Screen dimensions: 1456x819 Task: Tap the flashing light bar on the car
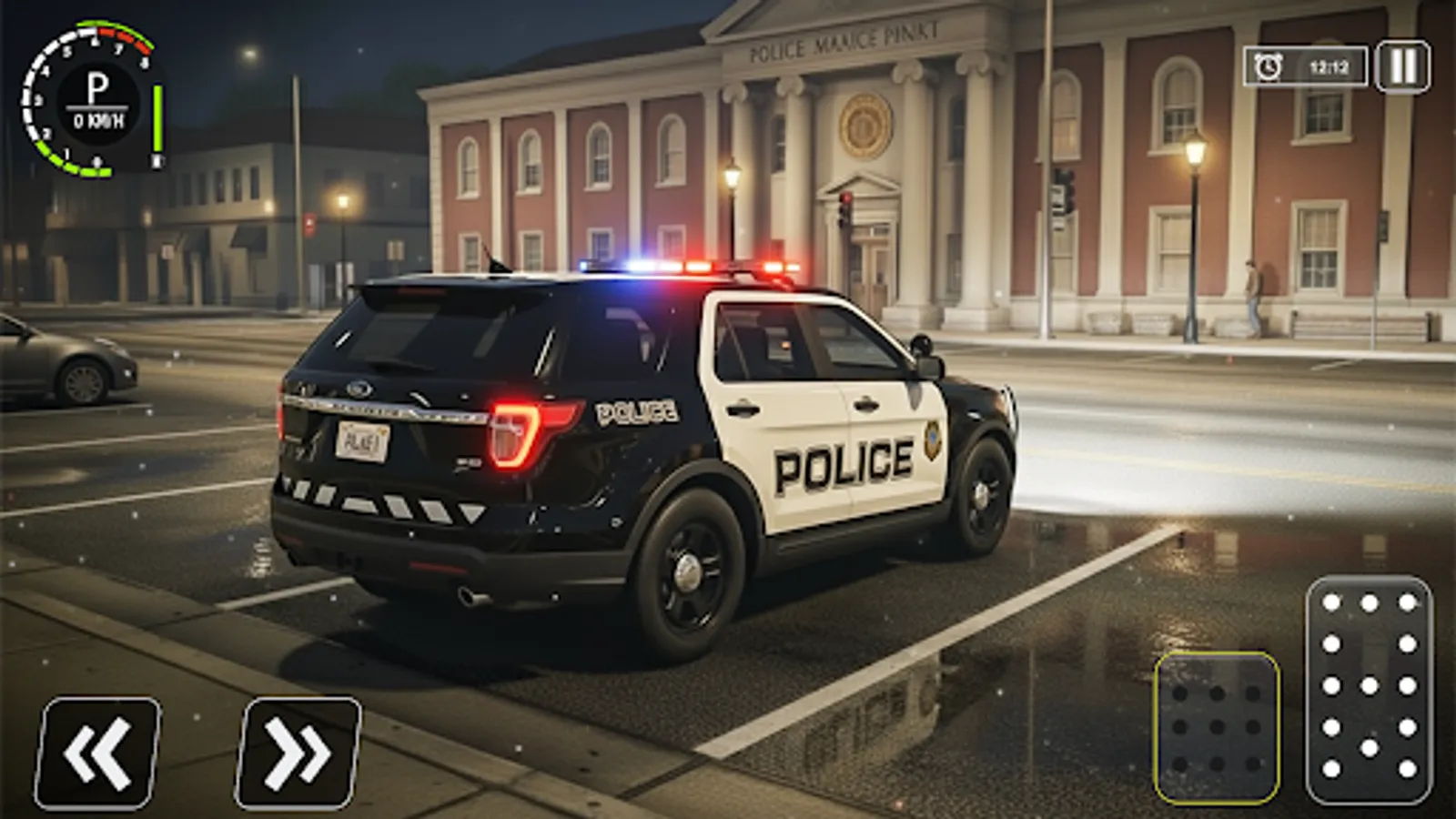point(692,264)
